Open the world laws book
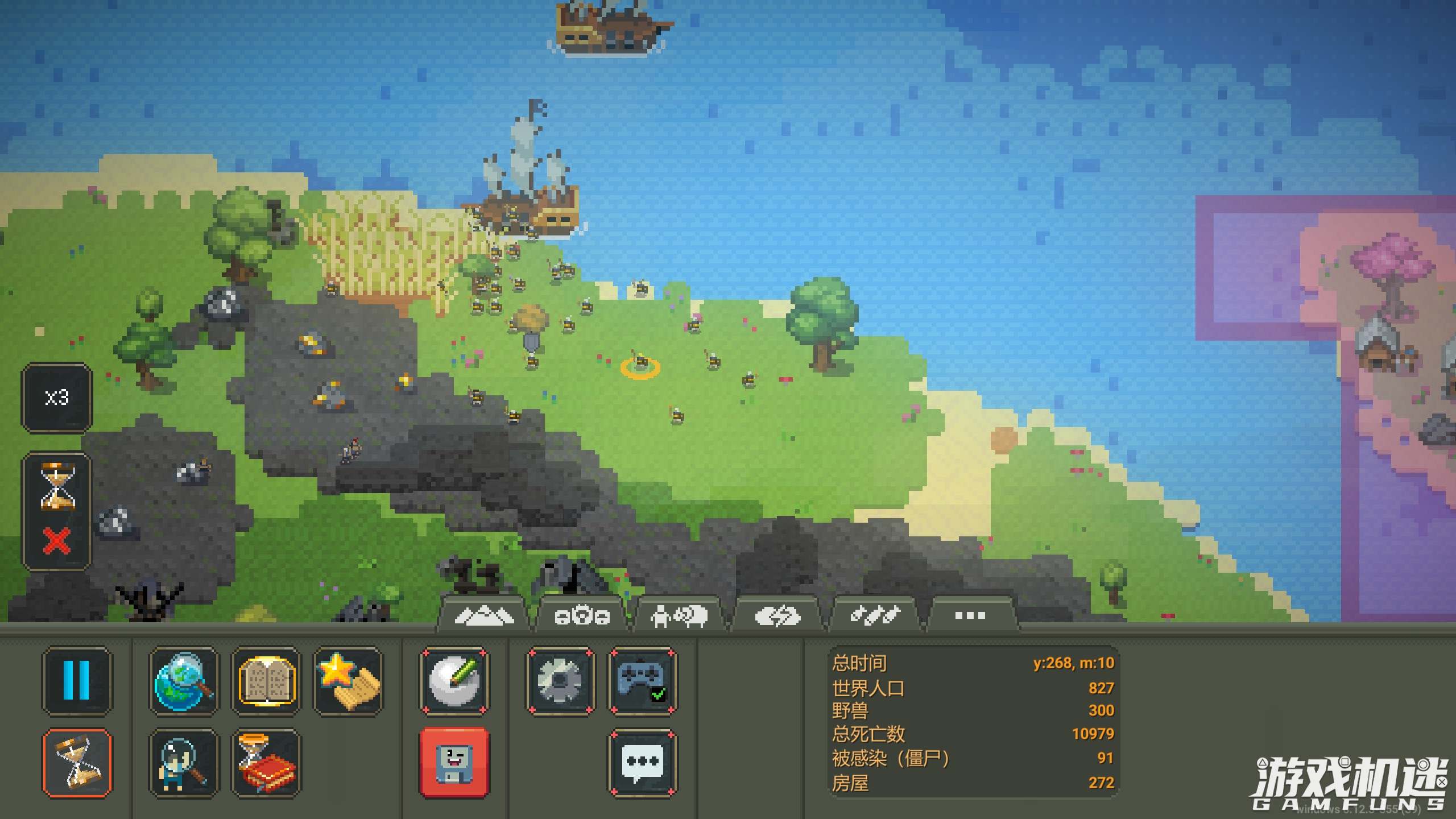 [x=266, y=680]
